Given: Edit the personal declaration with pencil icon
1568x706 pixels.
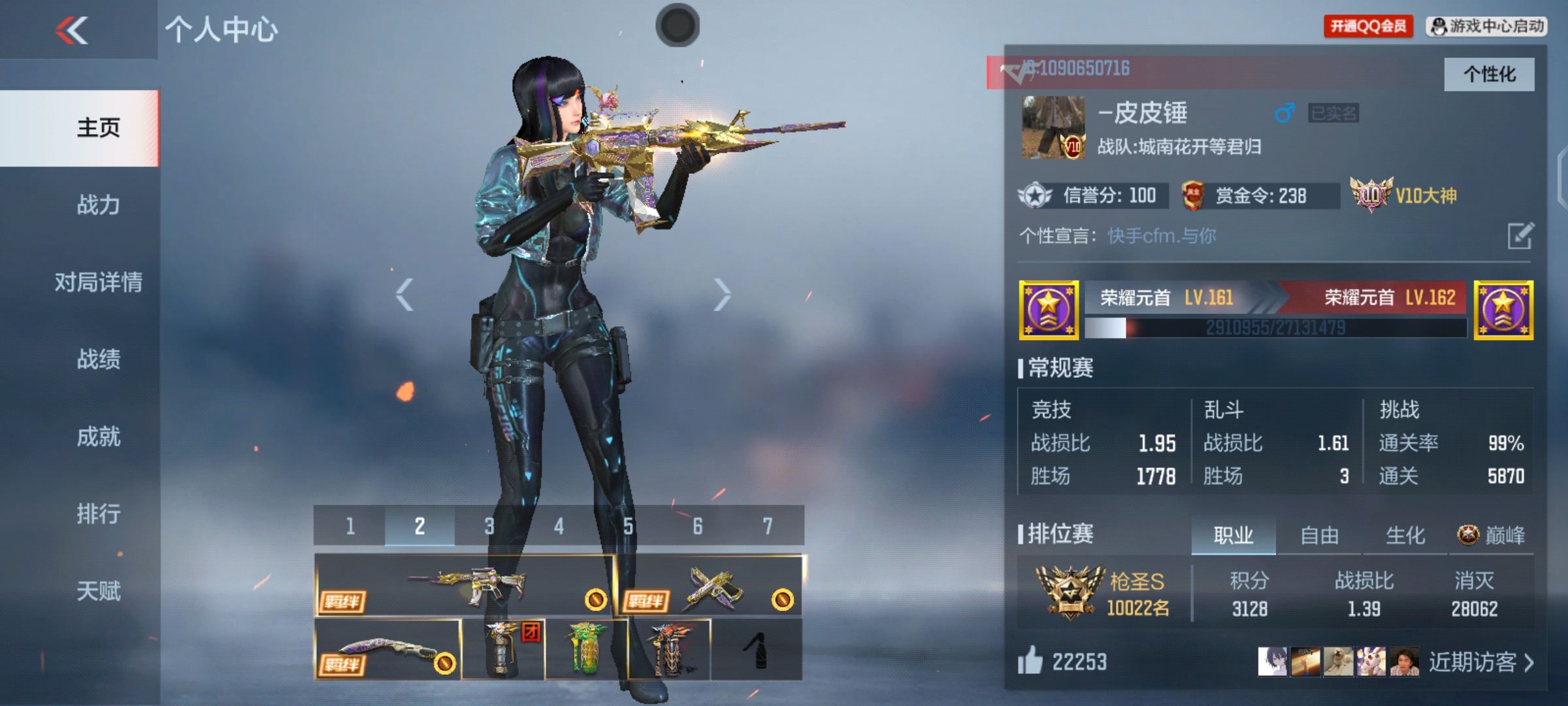Looking at the screenshot, I should [1520, 236].
